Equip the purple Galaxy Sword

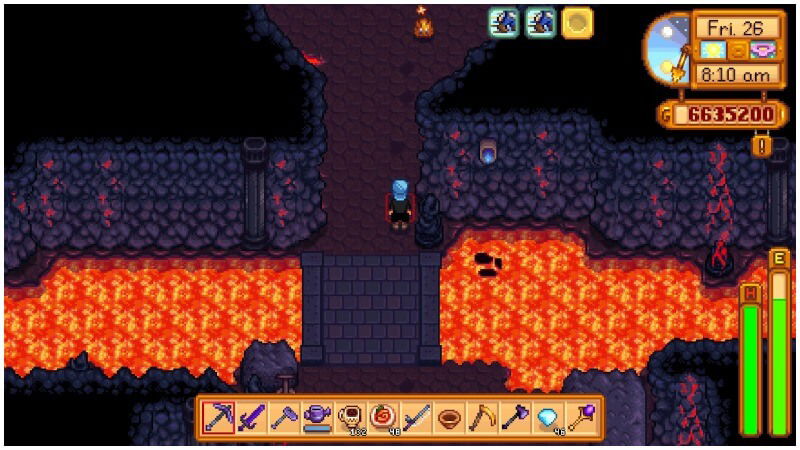coord(251,416)
